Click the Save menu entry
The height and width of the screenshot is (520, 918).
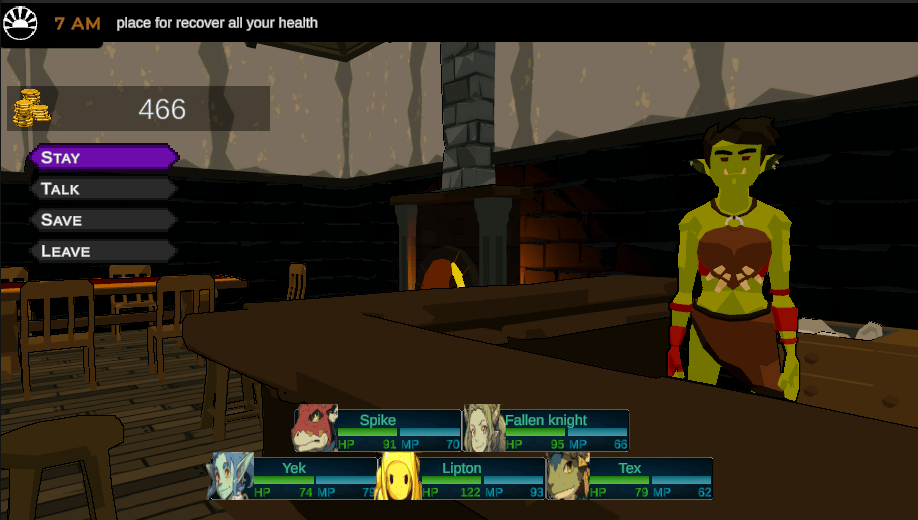point(103,220)
